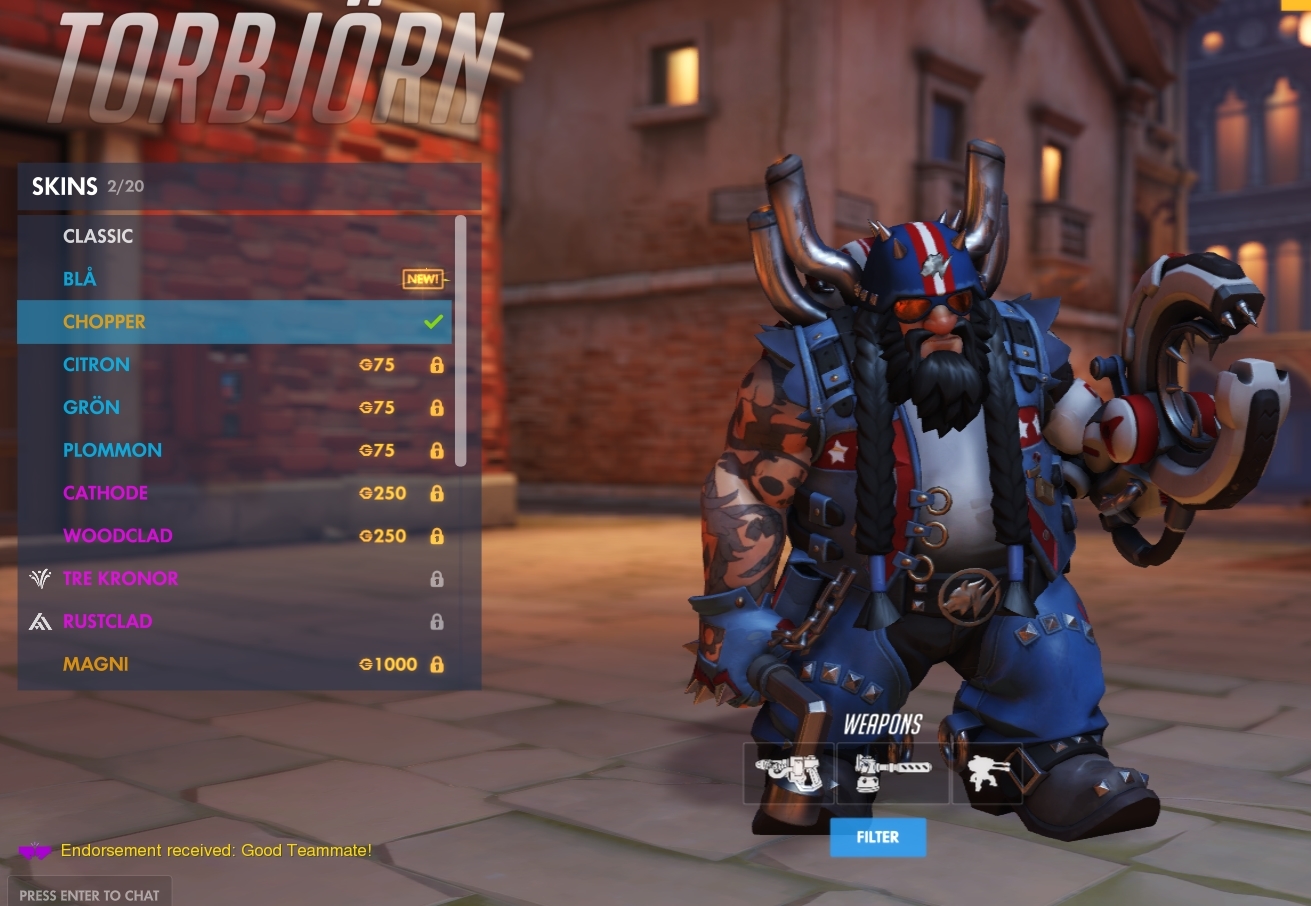Screen dimensions: 1311x906
Task: Click the lock icon next to Woodclad
Action: [x=437, y=535]
